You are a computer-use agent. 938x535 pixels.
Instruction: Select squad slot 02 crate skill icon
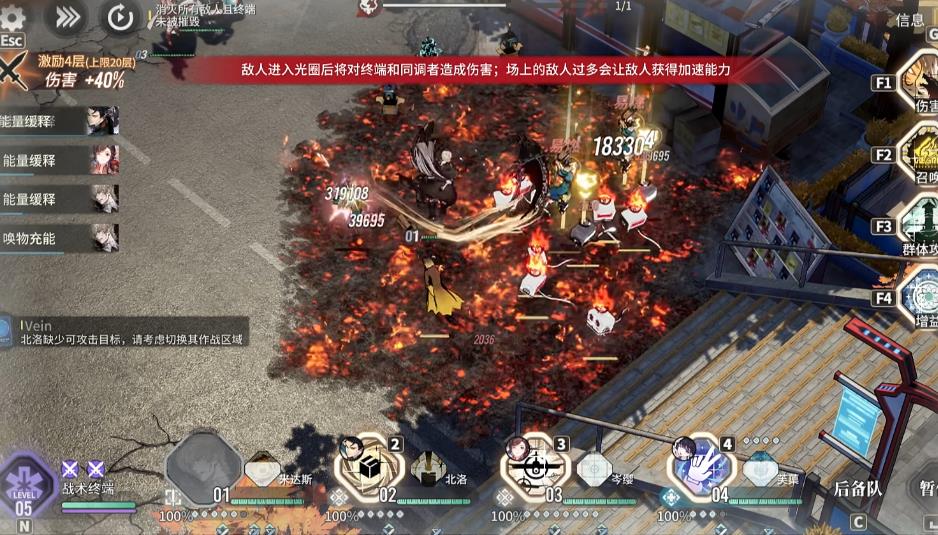coord(368,466)
